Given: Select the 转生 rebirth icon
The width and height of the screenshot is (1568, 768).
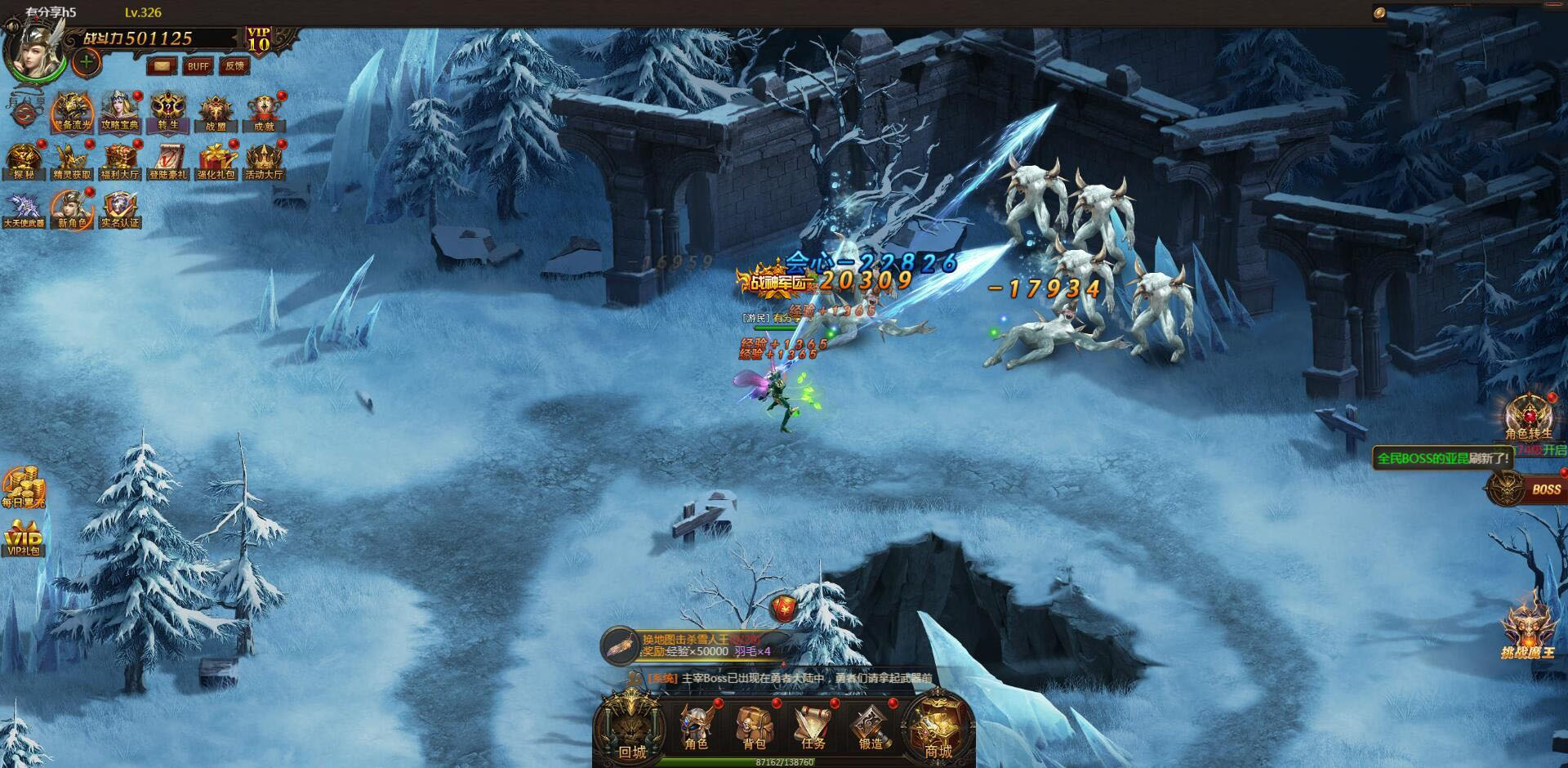Looking at the screenshot, I should pos(168,112).
